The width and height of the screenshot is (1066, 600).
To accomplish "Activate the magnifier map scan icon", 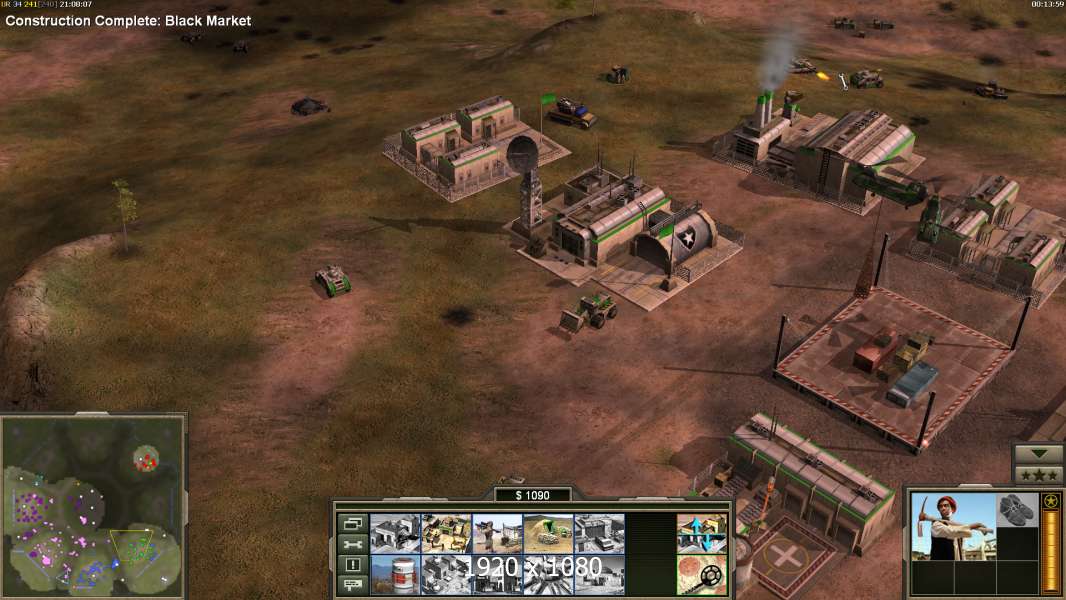I will click(702, 574).
